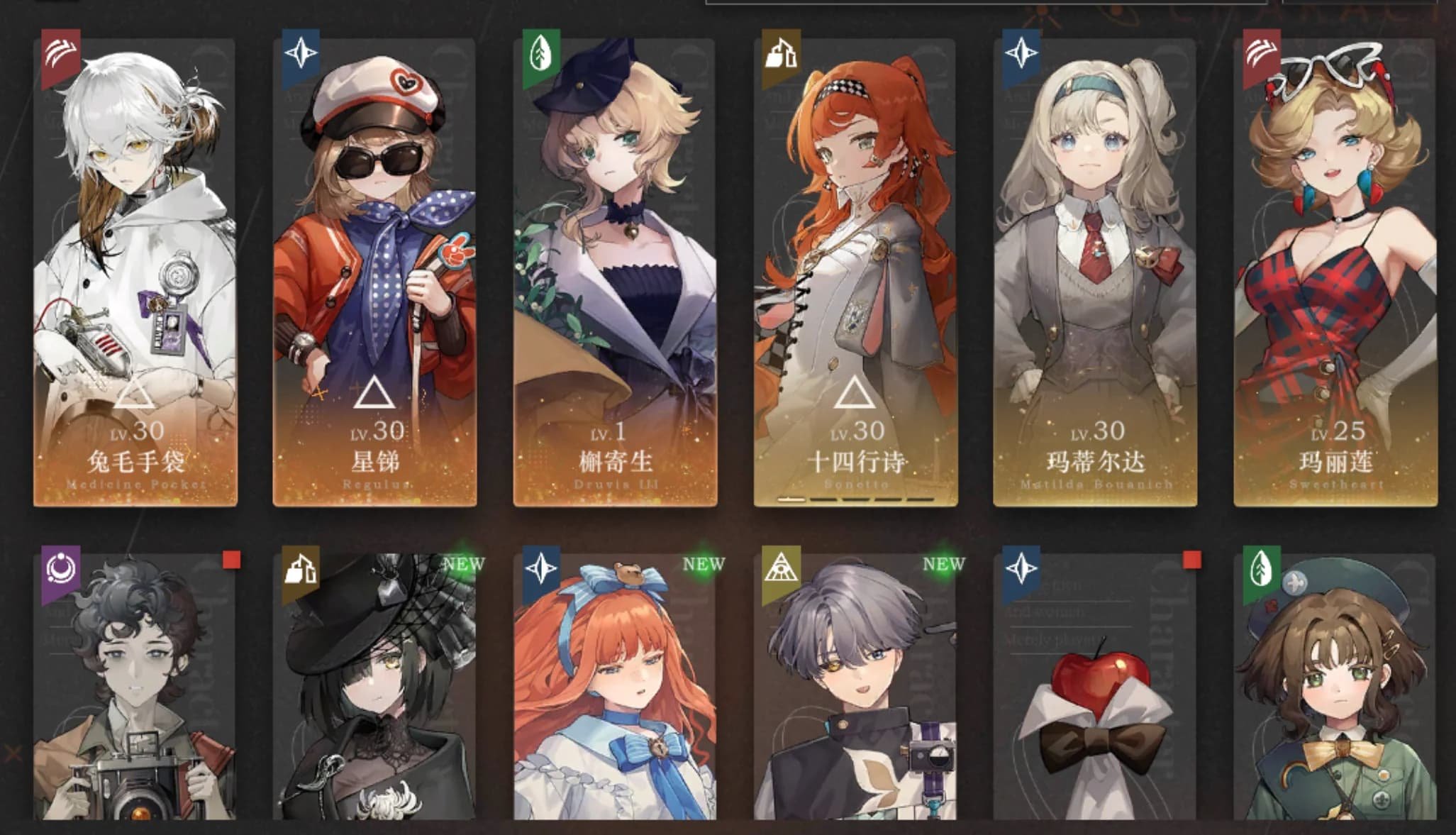Choose the new orange-haired girl with blue bow

point(616,687)
